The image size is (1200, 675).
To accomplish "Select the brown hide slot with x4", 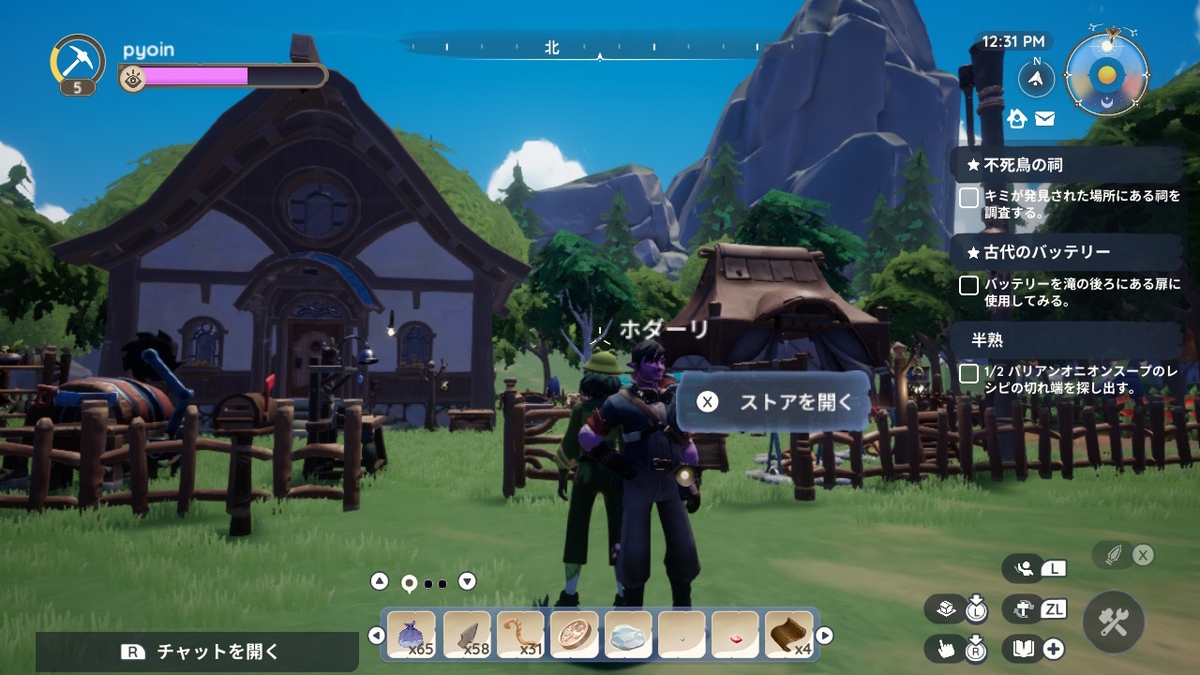I will pos(790,635).
